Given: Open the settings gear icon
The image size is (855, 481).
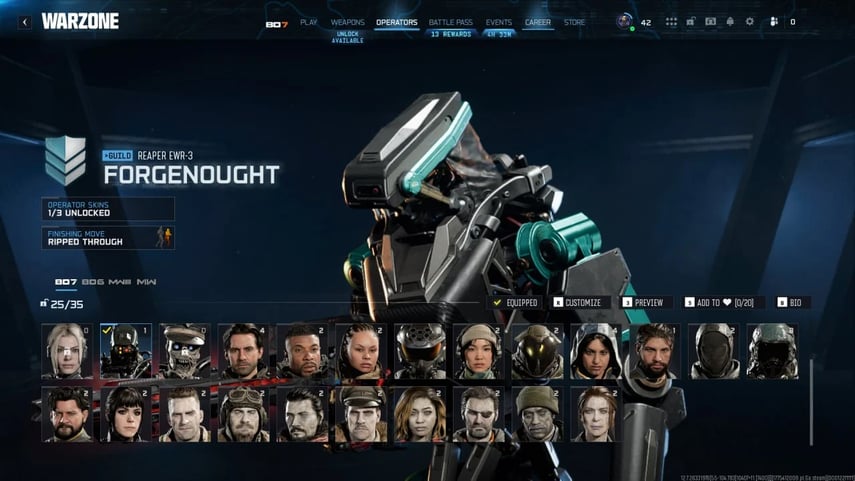Looking at the screenshot, I should point(750,22).
